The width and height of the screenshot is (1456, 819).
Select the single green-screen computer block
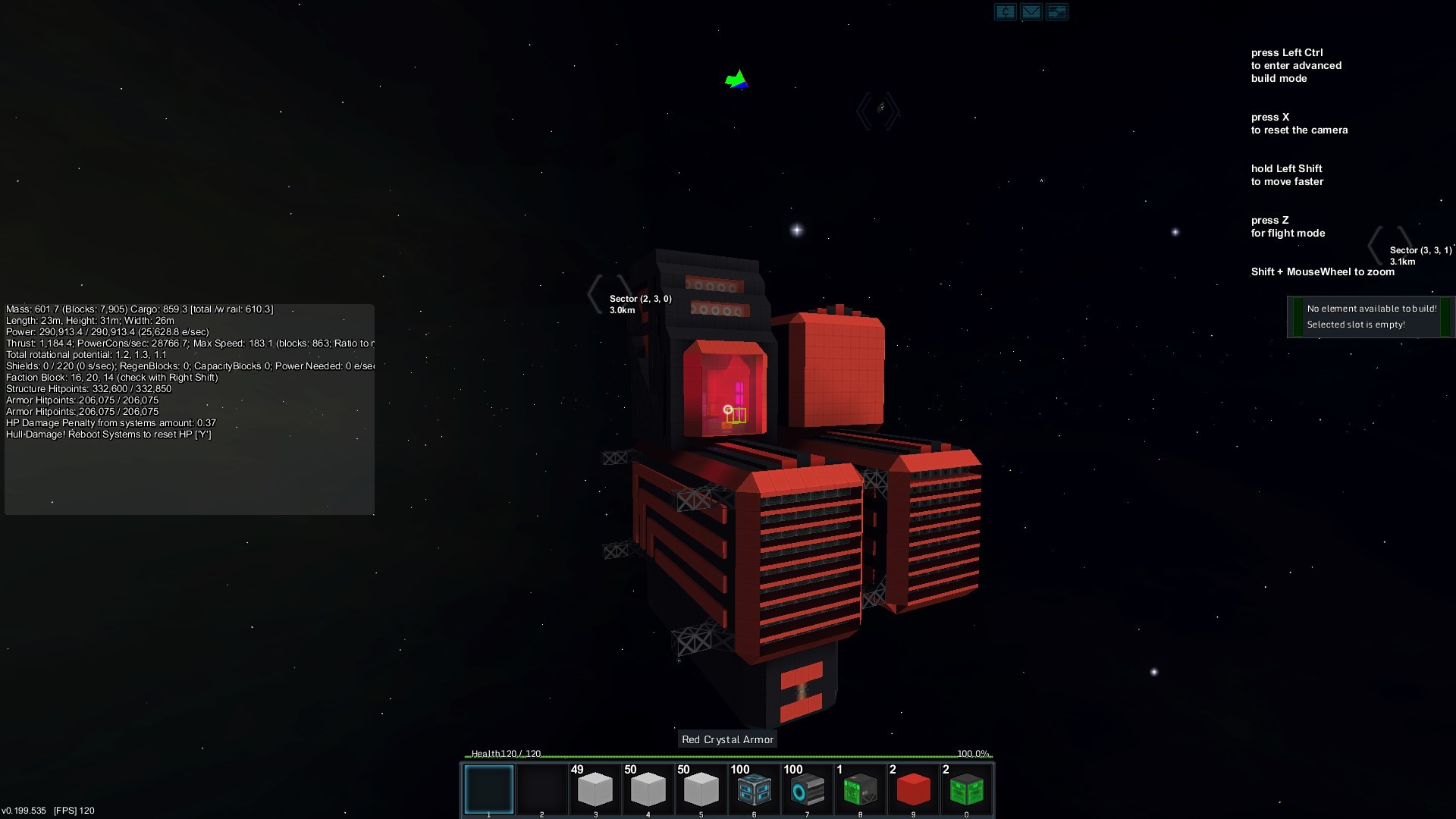click(861, 789)
